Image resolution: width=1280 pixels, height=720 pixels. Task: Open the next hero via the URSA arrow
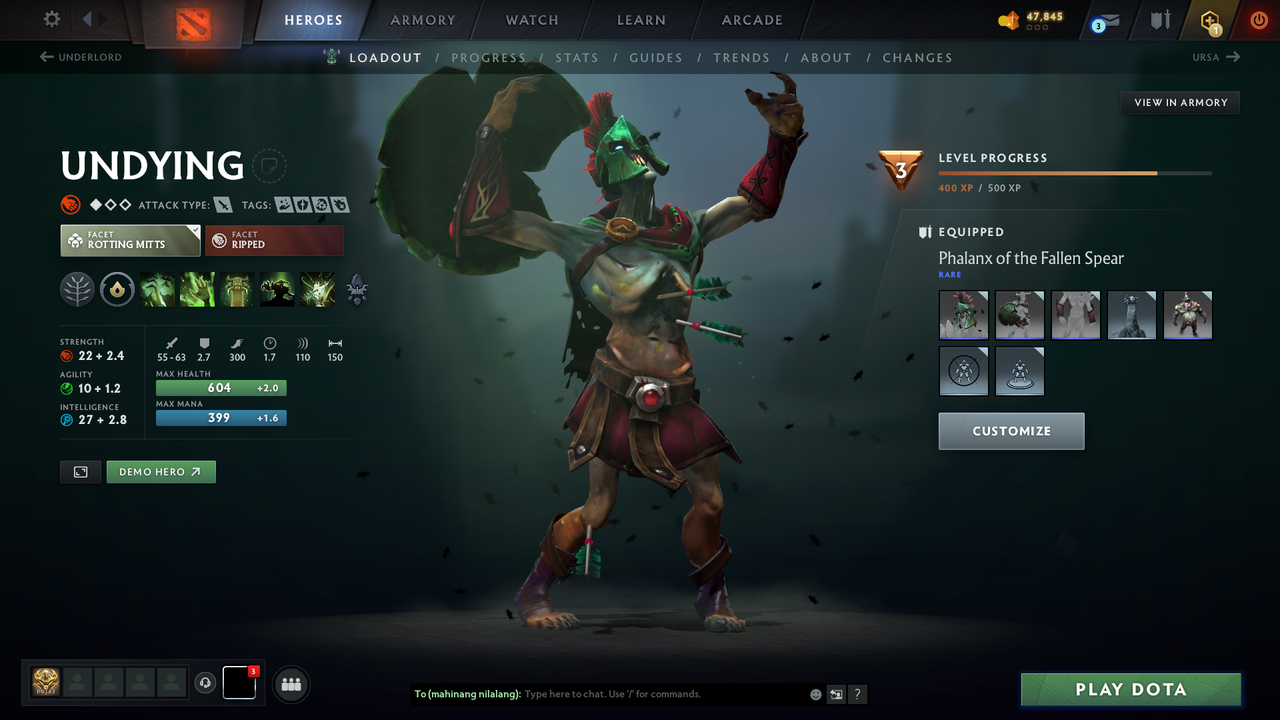point(1216,57)
